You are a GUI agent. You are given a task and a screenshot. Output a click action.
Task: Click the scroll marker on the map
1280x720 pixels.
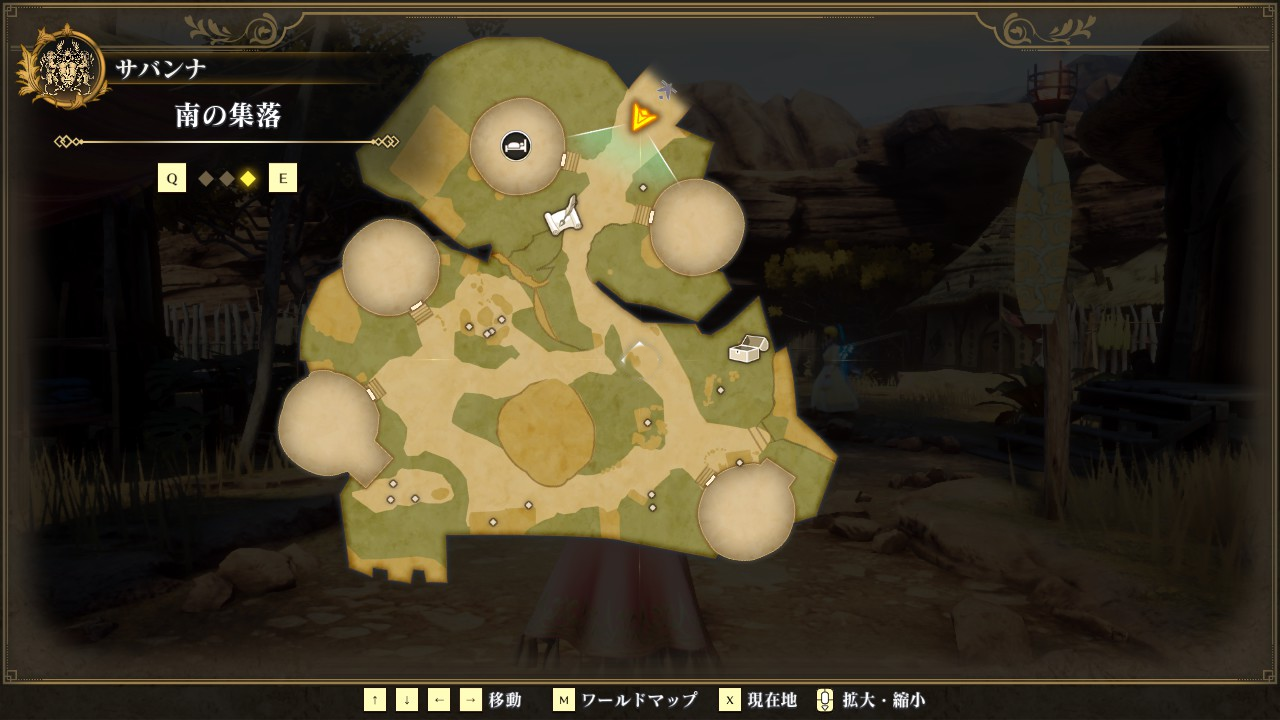[x=563, y=216]
